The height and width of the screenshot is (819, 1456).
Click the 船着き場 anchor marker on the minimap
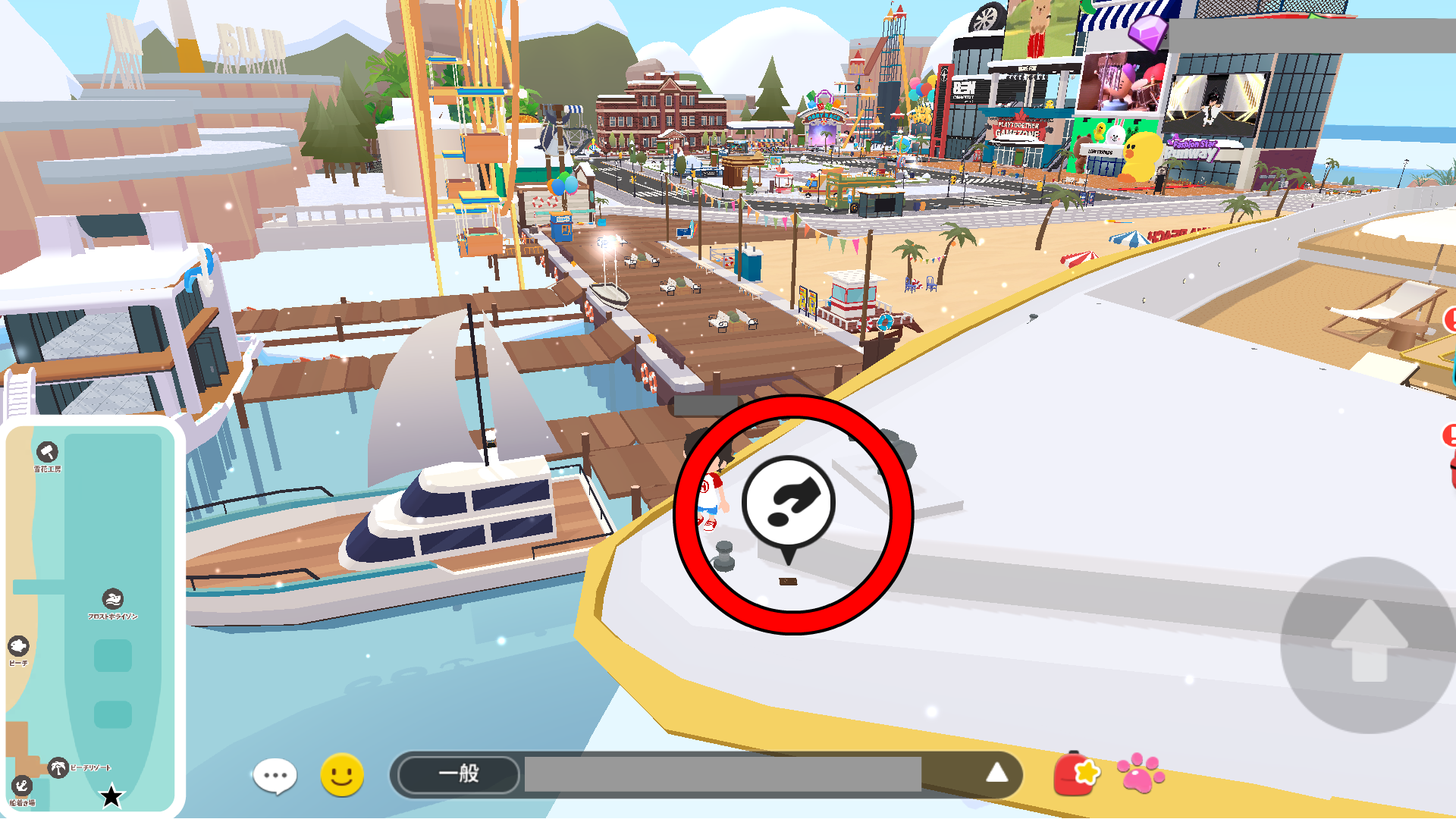click(x=21, y=786)
